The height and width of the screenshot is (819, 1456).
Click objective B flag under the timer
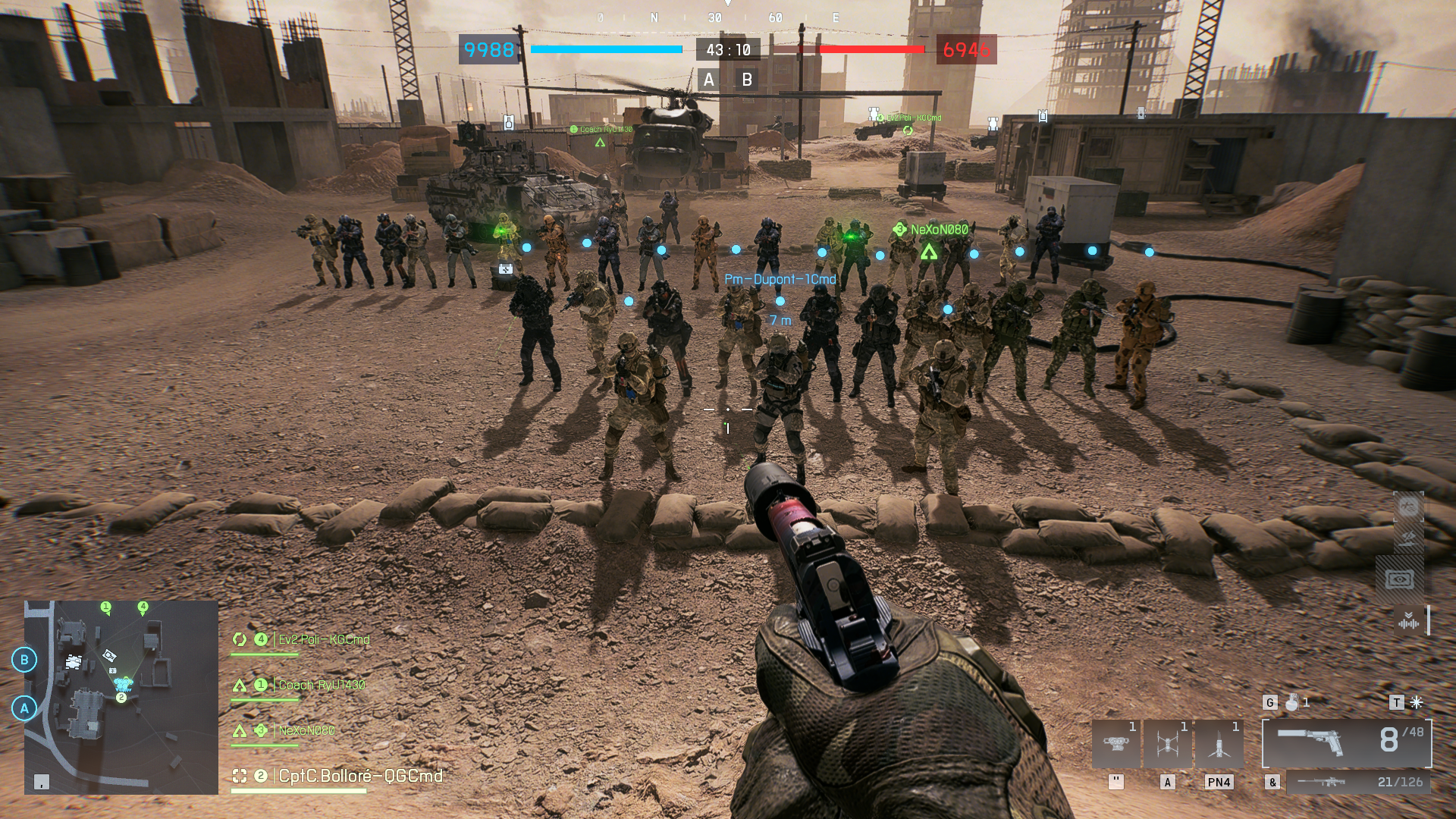(x=747, y=80)
